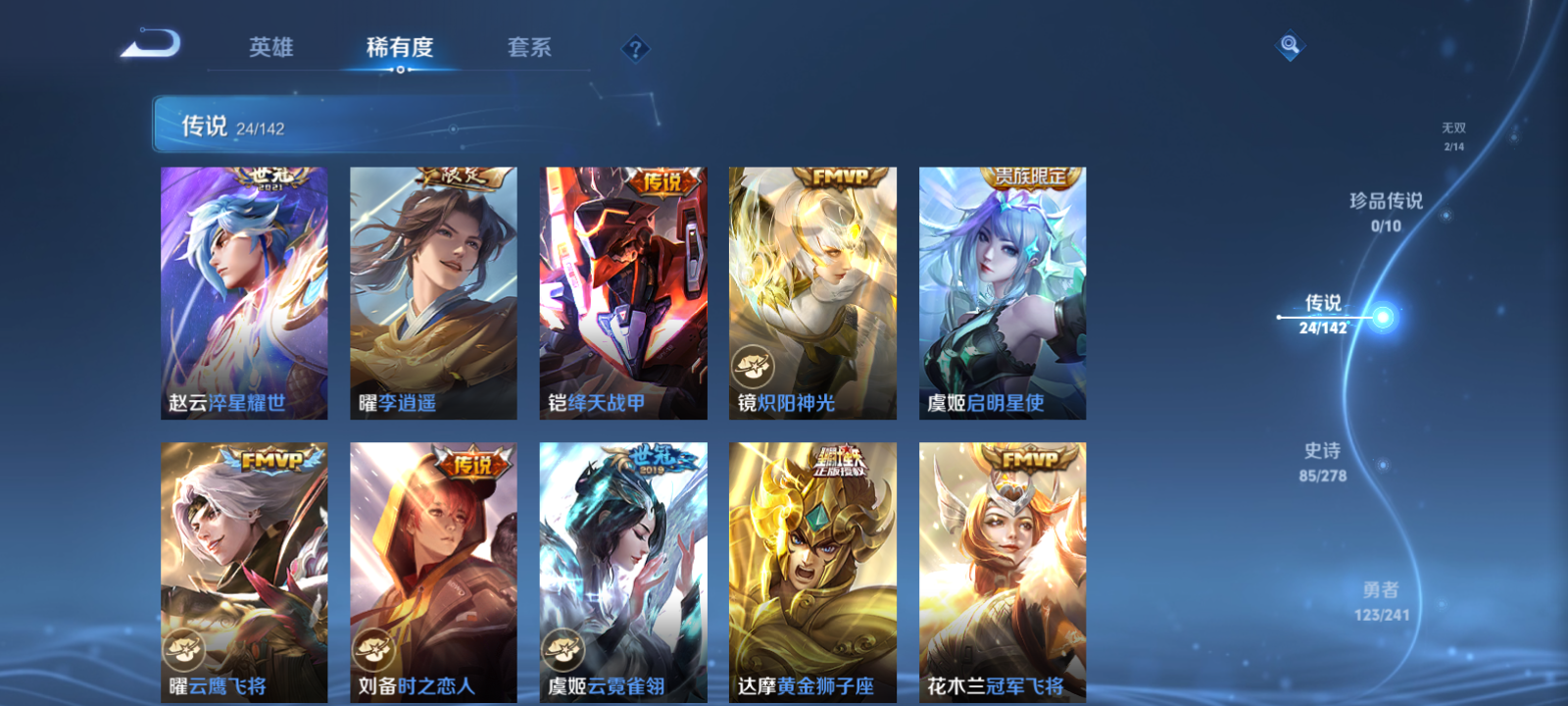This screenshot has height=706, width=1568.
Task: Switch to the 英雄 tab
Action: pyautogui.click(x=272, y=48)
